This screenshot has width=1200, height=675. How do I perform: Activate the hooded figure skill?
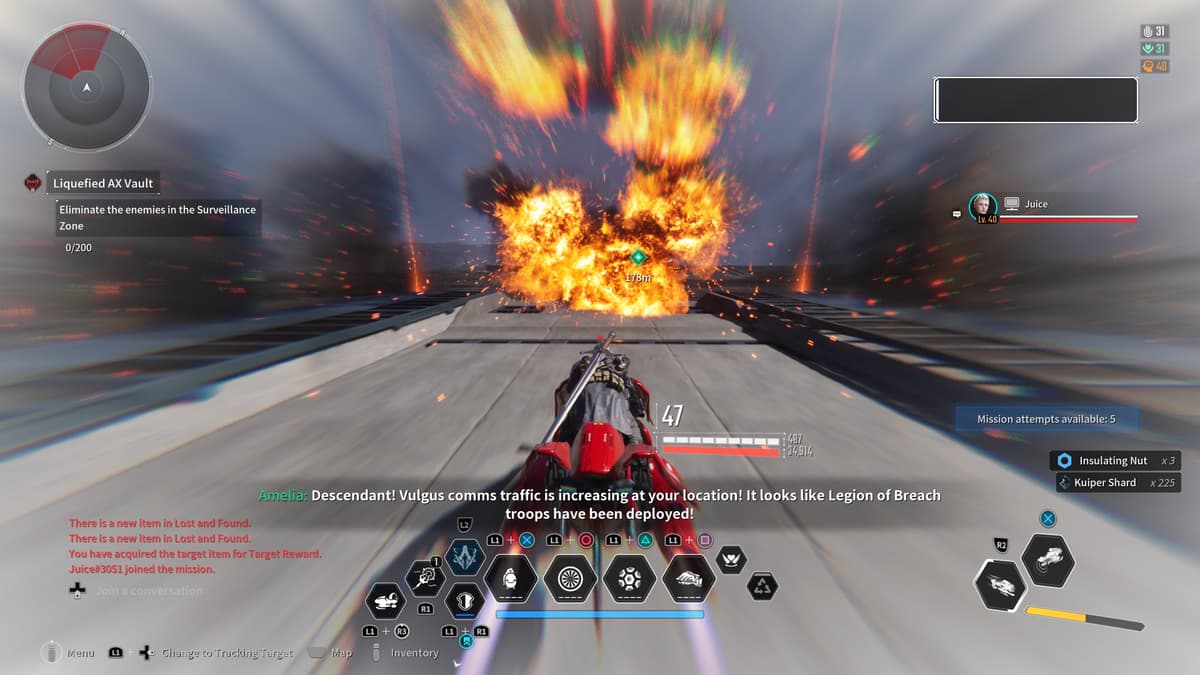coord(510,579)
